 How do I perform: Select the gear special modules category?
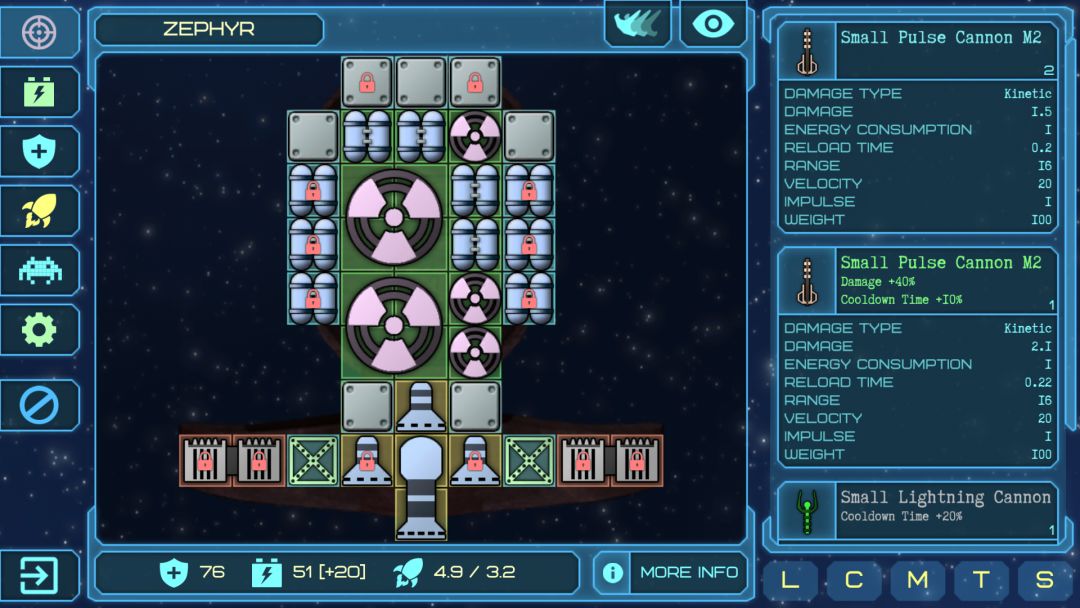point(39,330)
